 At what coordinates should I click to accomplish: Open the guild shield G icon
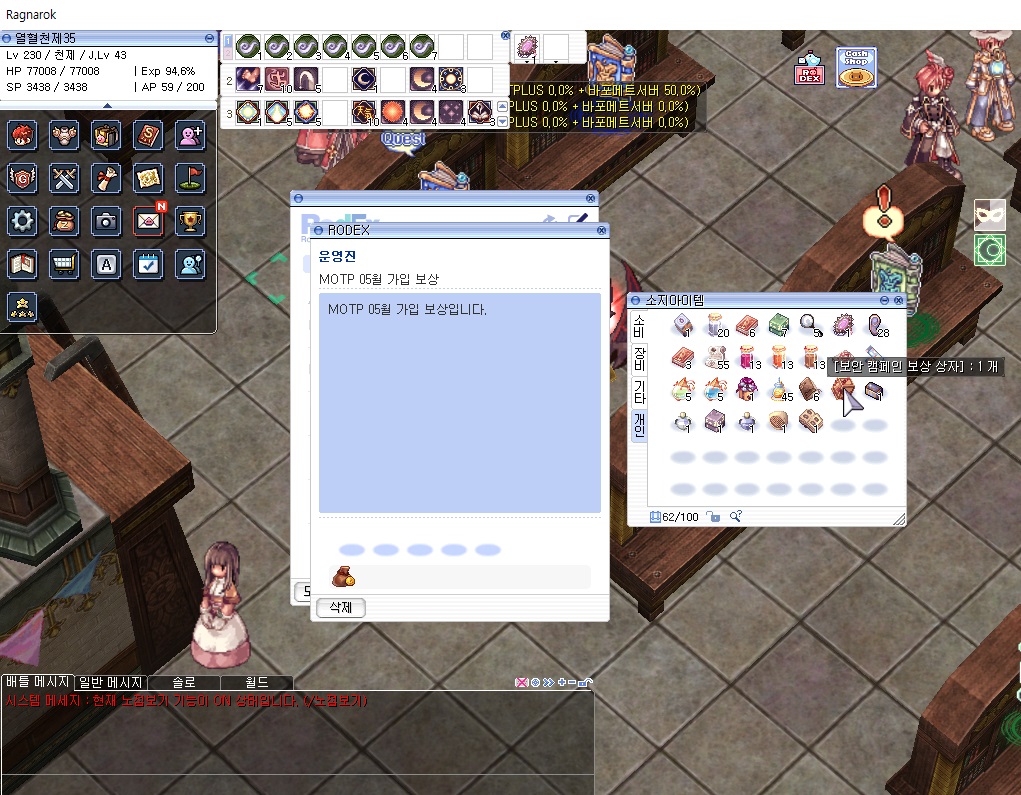point(22,178)
